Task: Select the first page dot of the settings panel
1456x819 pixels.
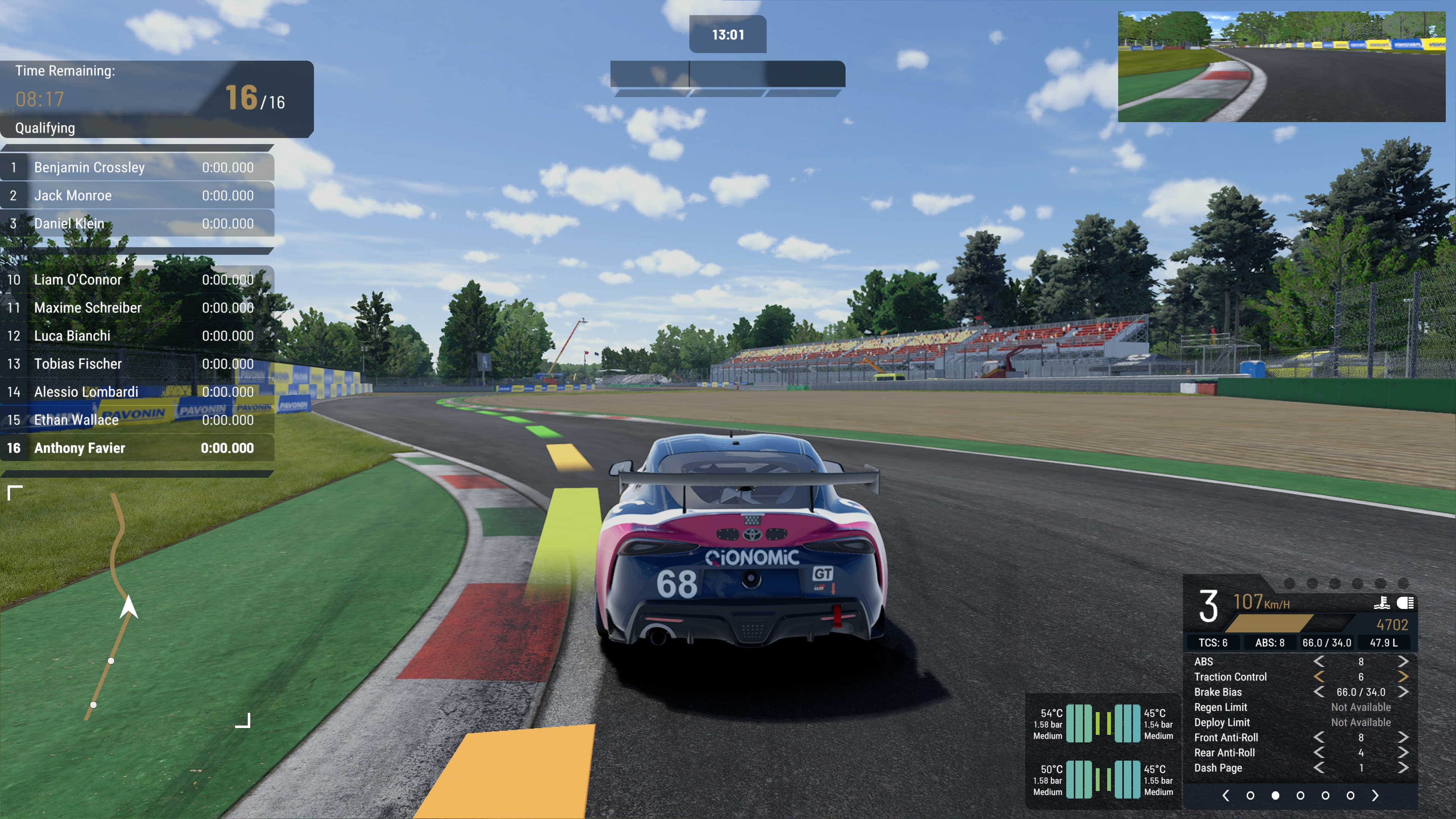Action: 1250,795
